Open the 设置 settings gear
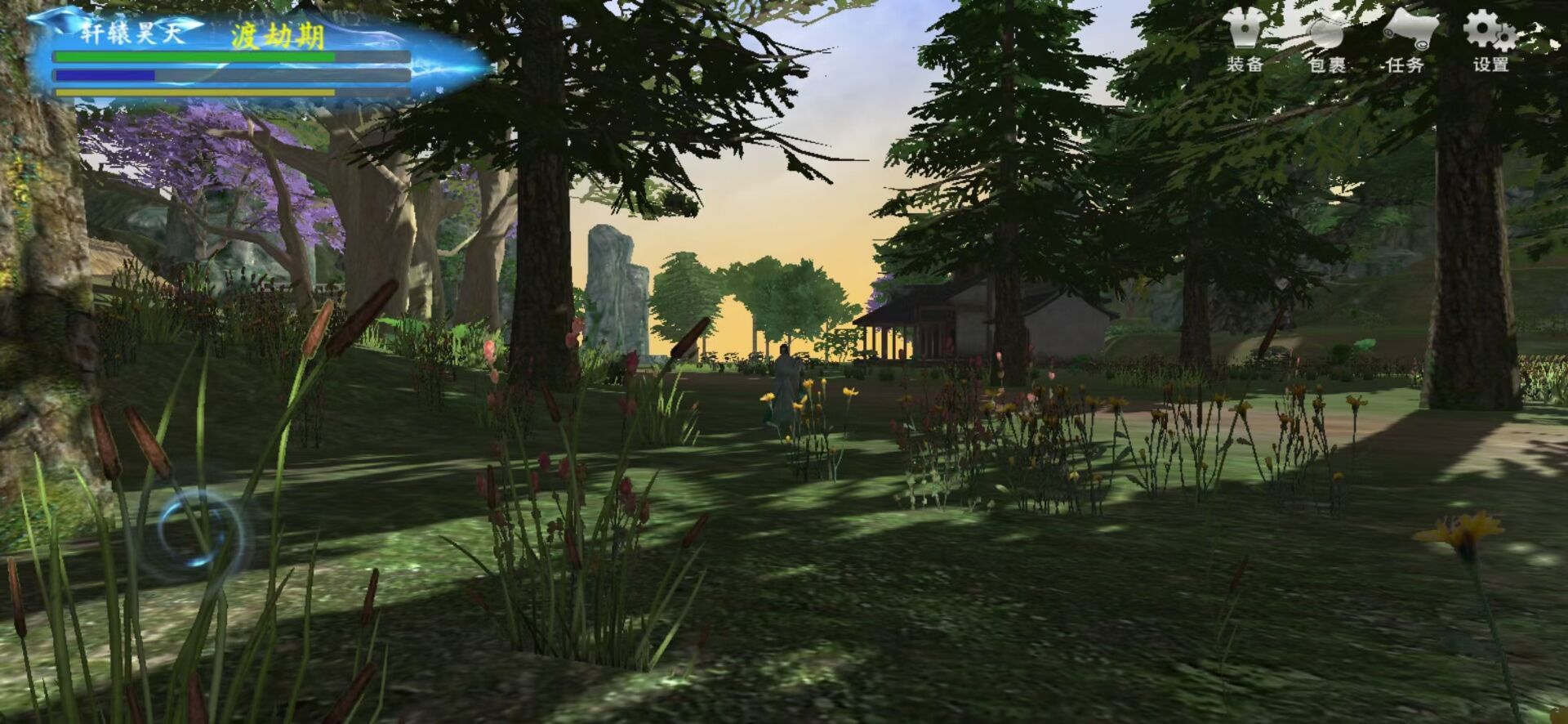This screenshot has width=1568, height=724. coord(1490,42)
